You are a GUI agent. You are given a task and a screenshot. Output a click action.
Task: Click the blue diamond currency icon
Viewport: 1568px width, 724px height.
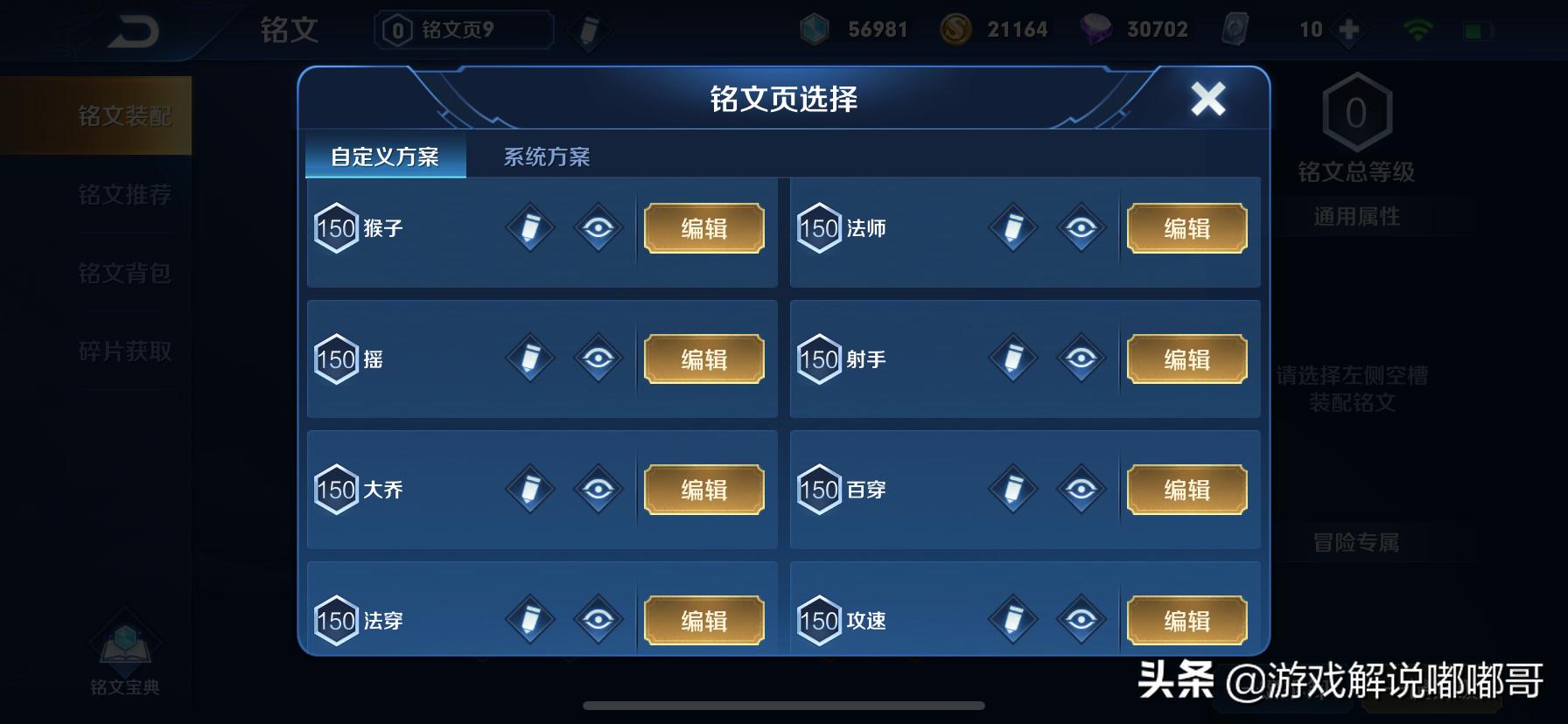[814, 29]
